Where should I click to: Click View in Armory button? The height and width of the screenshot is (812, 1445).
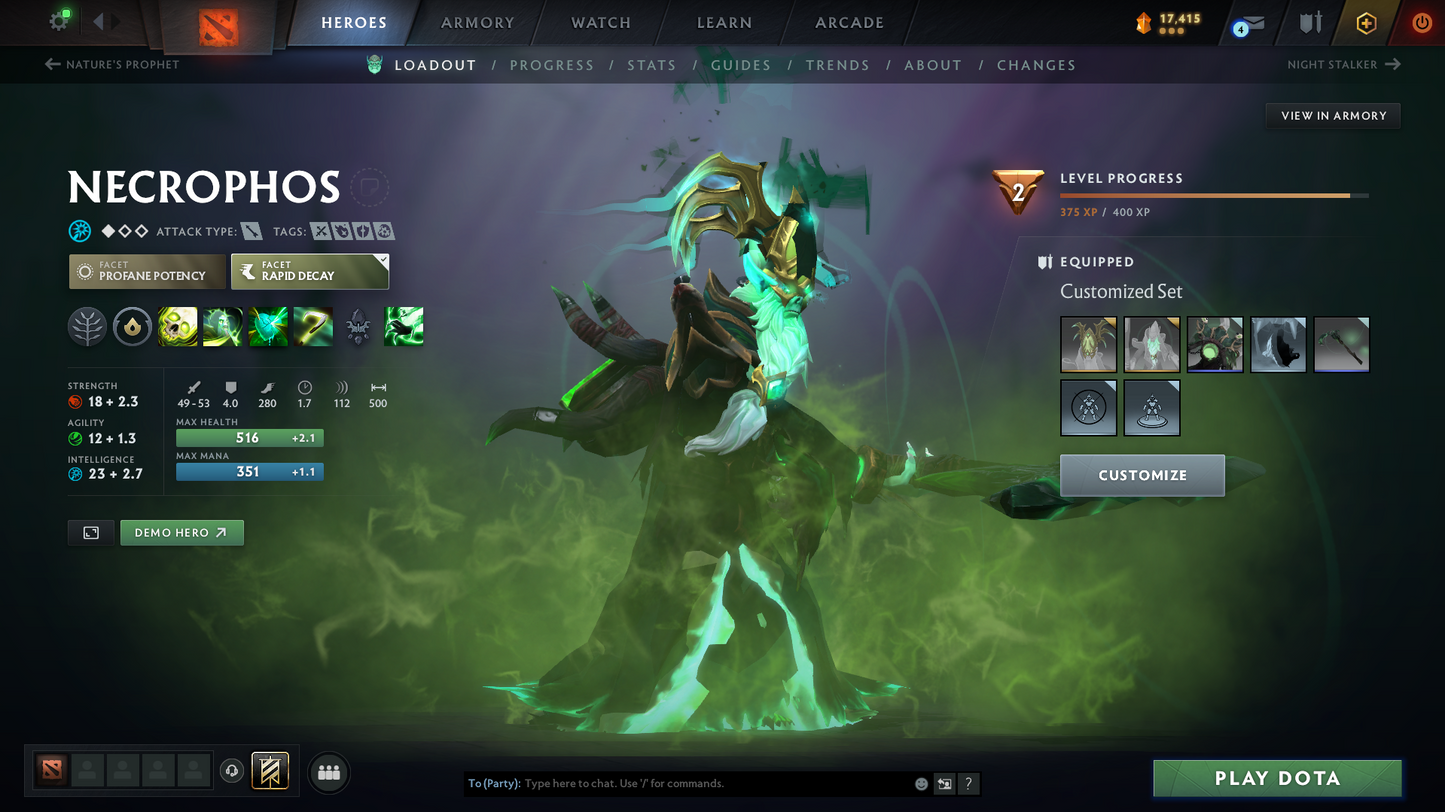click(x=1333, y=116)
